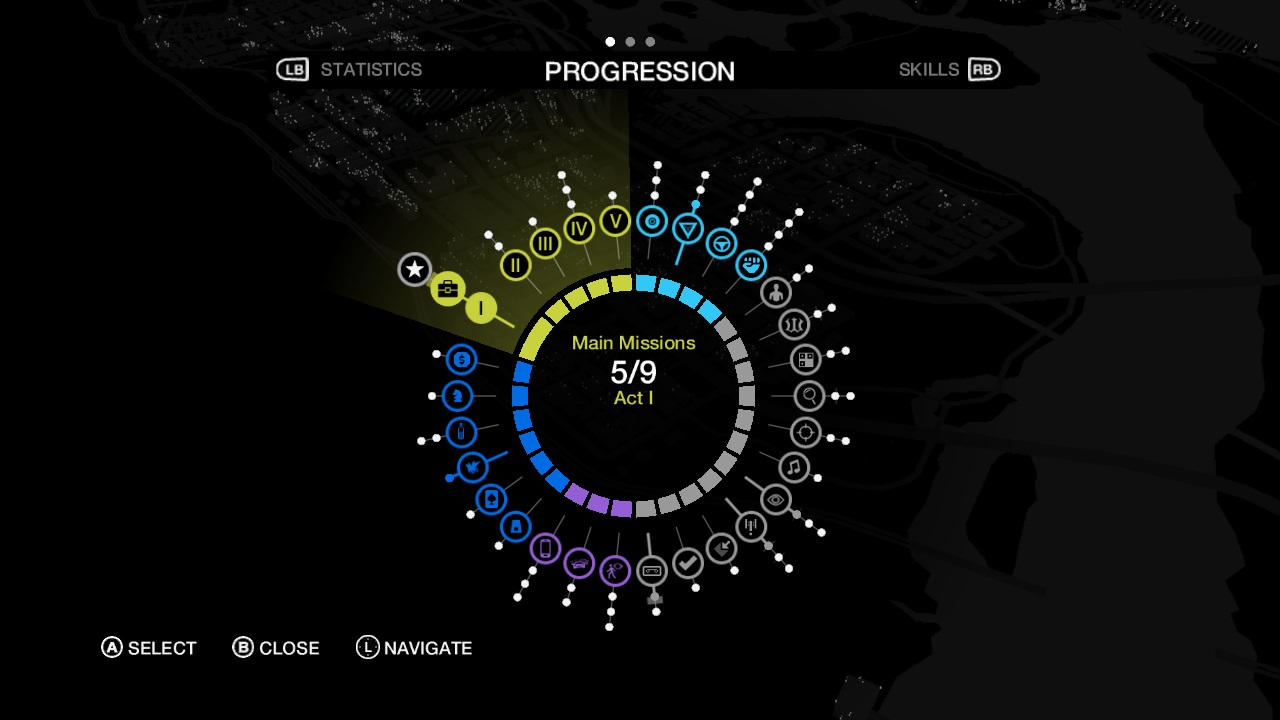Click the grey checkmark progression icon
Screen dimensions: 1280x720
point(688,564)
